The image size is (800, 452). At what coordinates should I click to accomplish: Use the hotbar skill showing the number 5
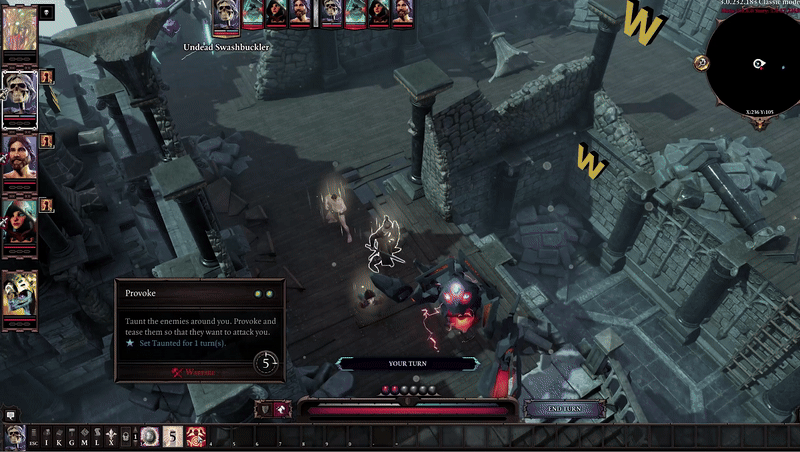coord(172,437)
